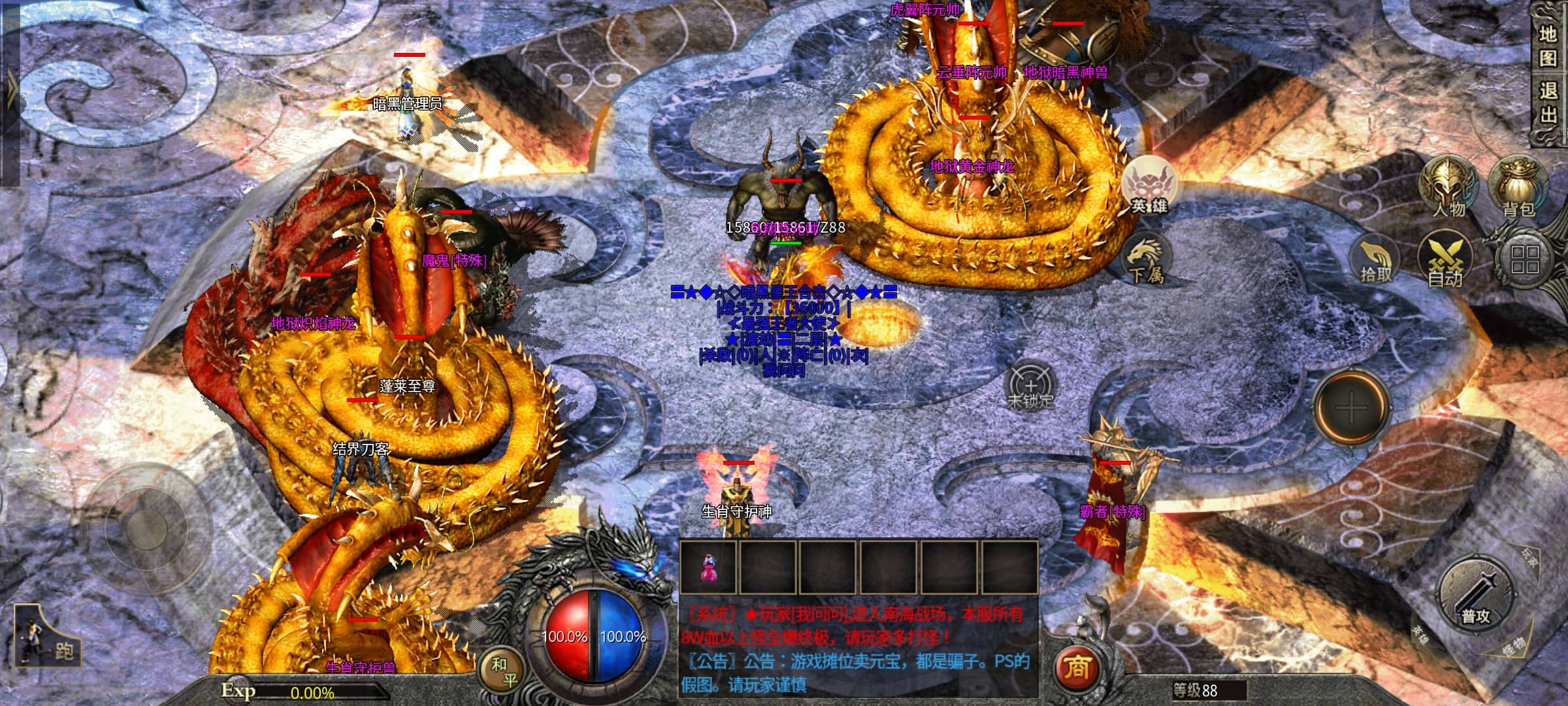Click the large empty skill plus slot
1568x706 pixels.
click(1350, 409)
